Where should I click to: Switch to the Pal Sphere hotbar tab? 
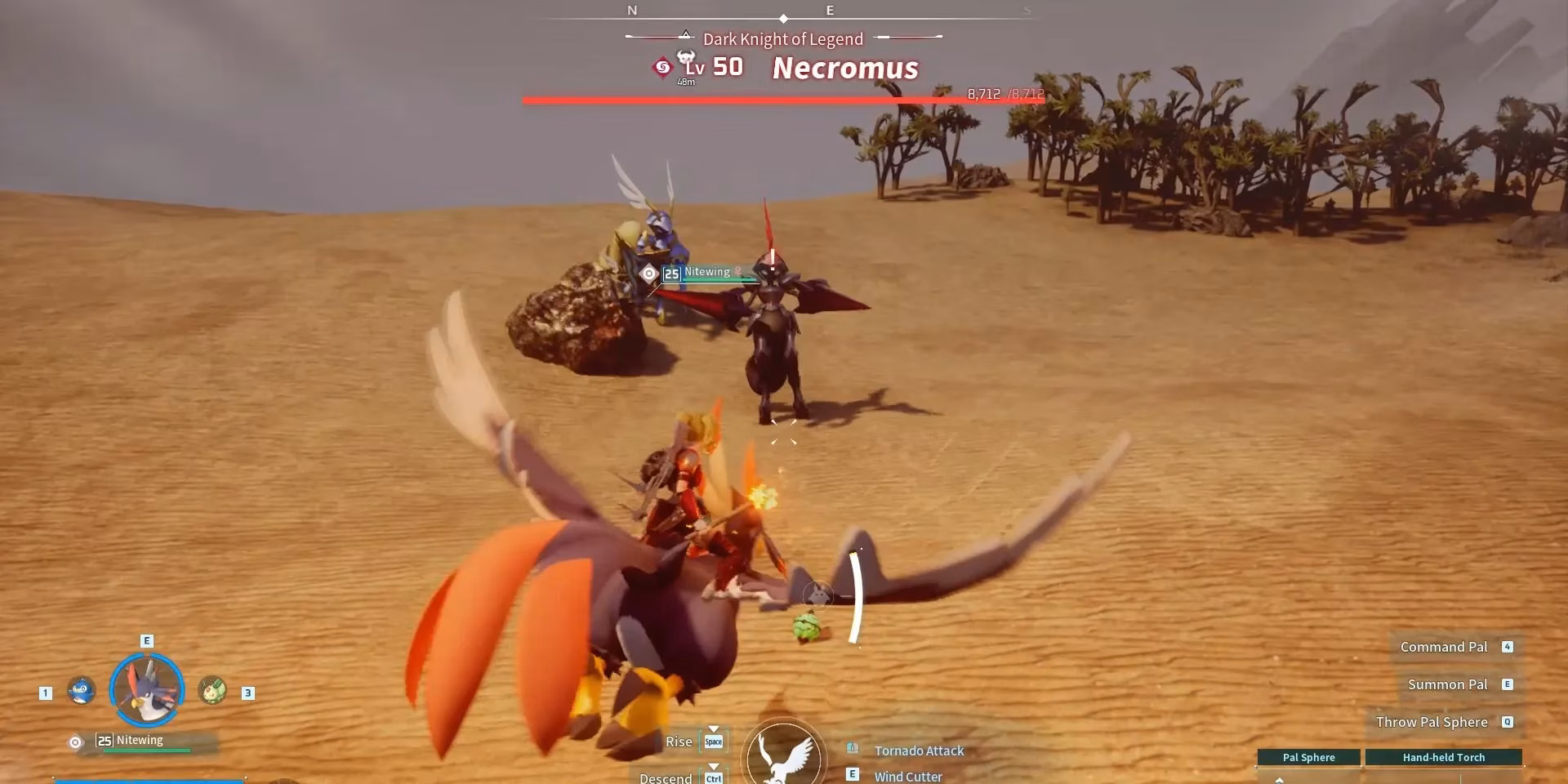[x=1308, y=756]
